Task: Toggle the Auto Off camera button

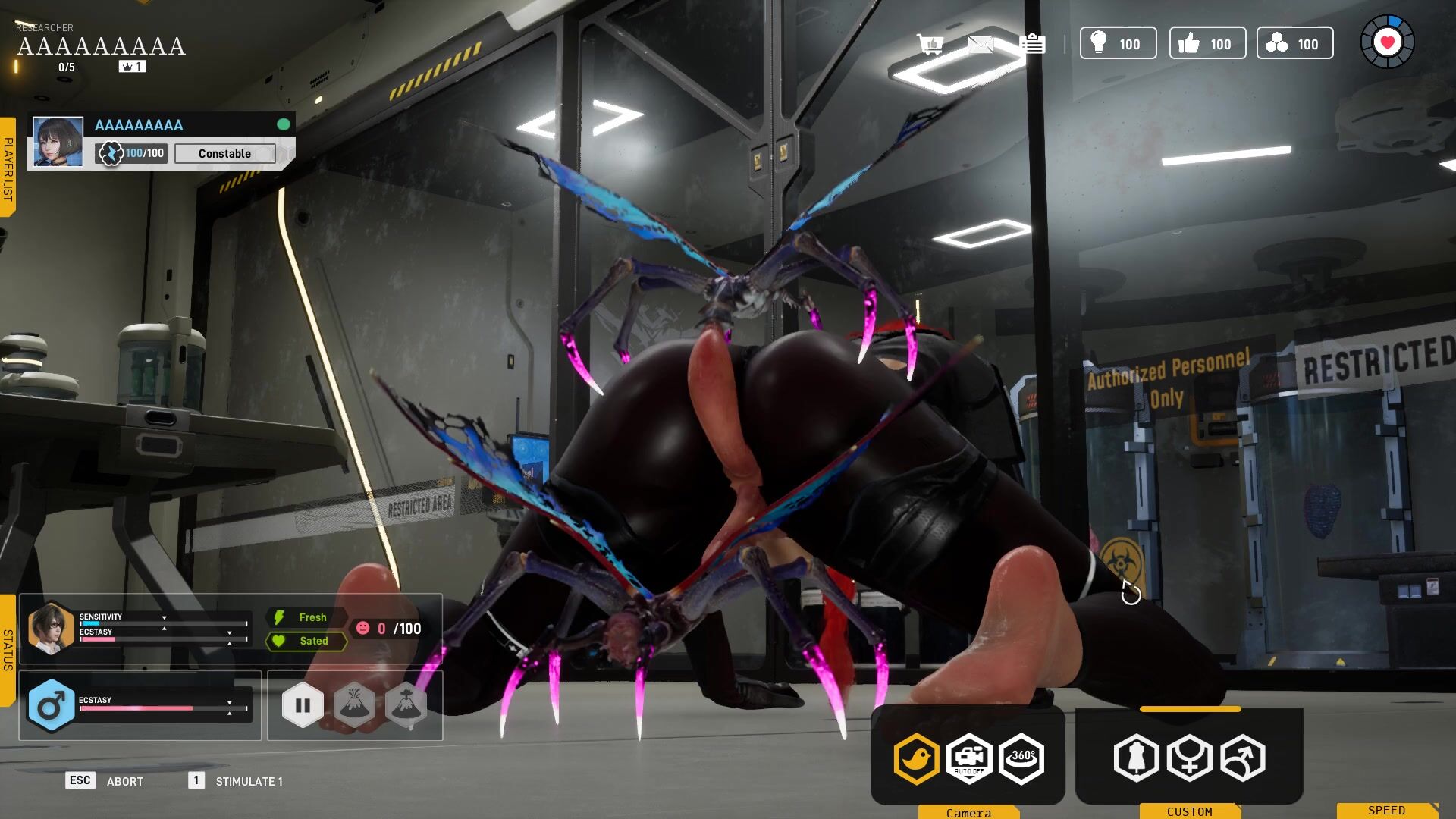Action: [x=969, y=758]
